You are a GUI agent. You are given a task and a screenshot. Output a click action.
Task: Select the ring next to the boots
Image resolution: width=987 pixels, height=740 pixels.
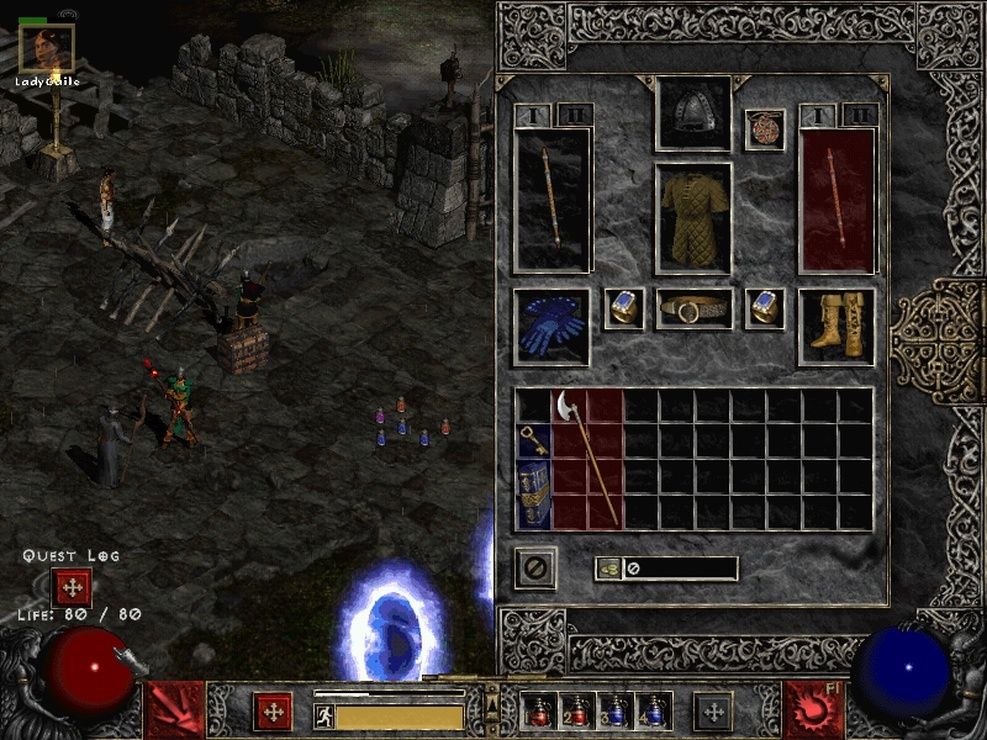tap(765, 309)
